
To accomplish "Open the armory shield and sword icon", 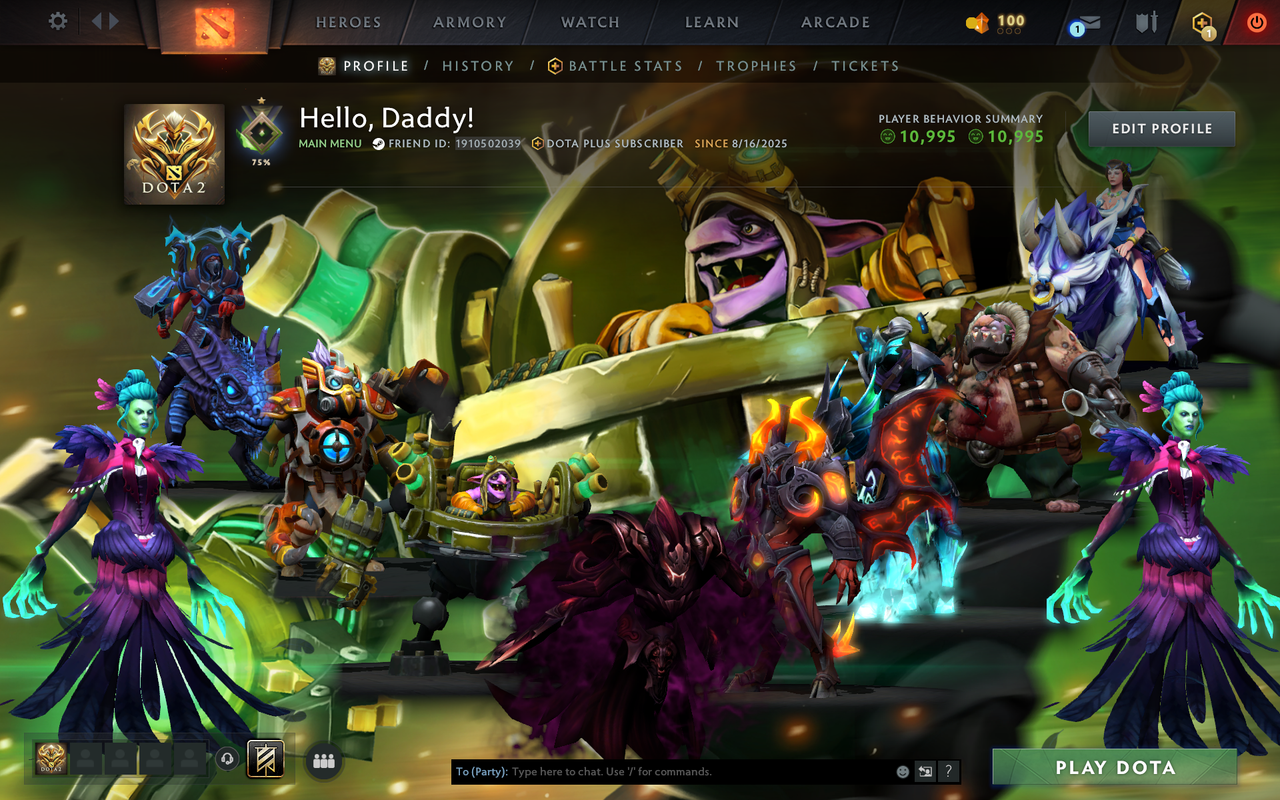I will click(x=1146, y=22).
